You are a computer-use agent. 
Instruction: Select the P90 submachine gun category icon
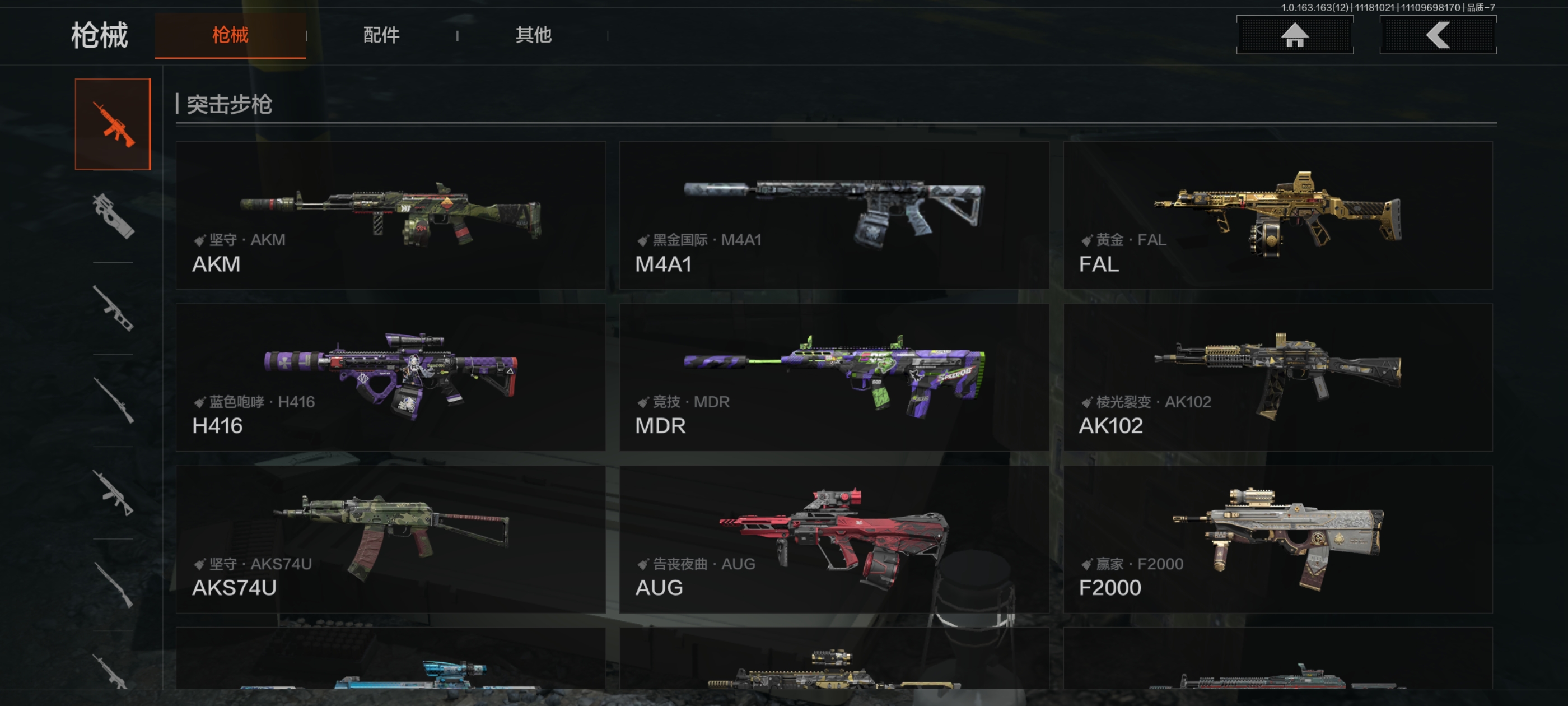(113, 216)
